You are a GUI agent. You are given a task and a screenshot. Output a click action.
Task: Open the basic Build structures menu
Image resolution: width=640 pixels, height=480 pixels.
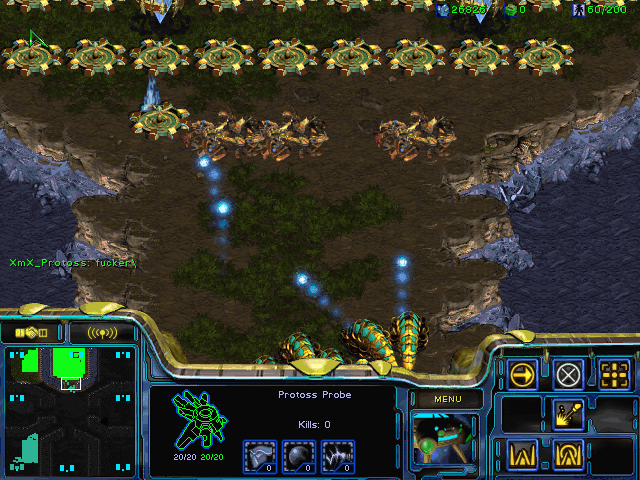pyautogui.click(x=522, y=453)
